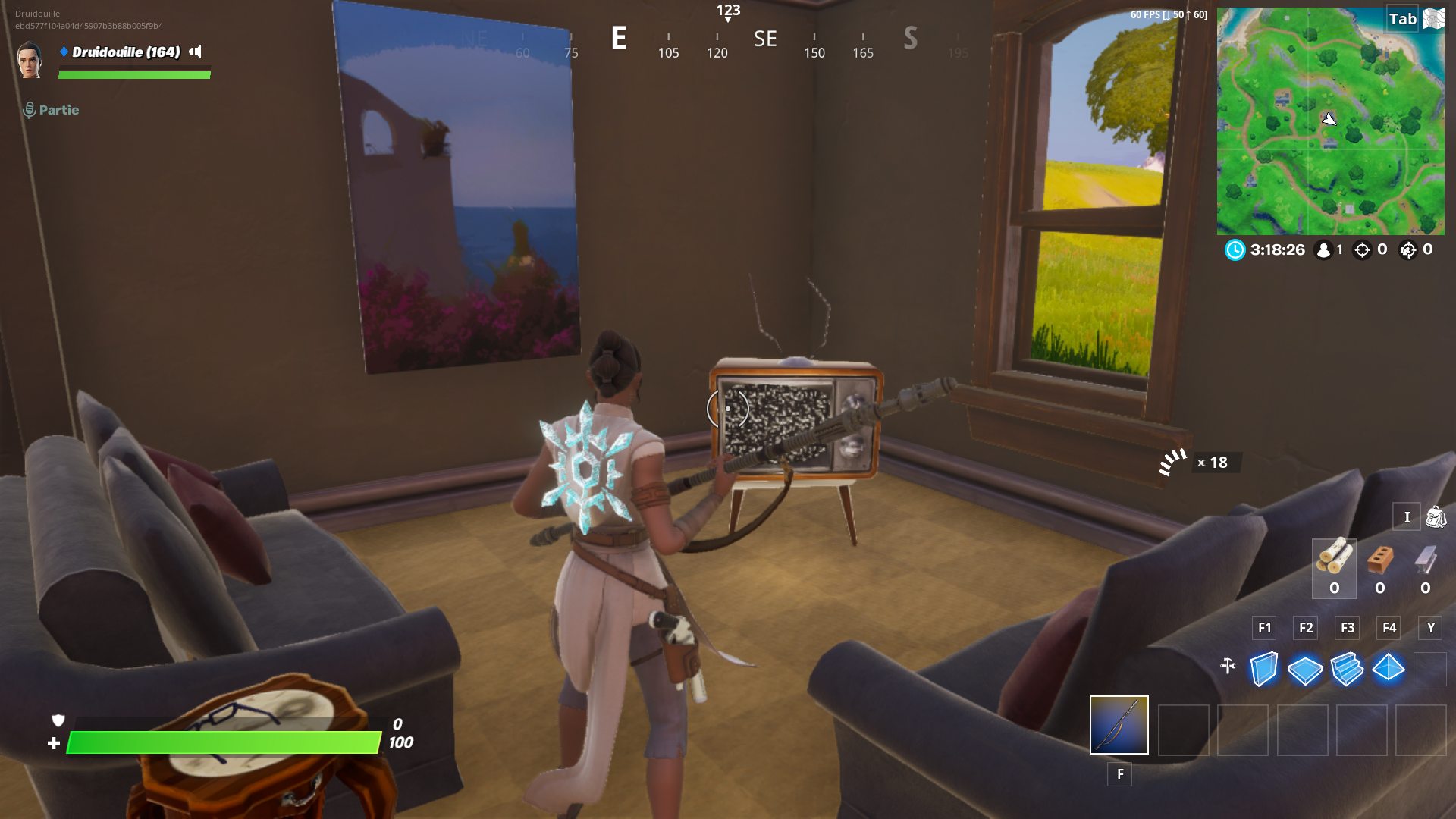Image resolution: width=1456 pixels, height=819 pixels.
Task: Mute Druidouille's voice speaker icon
Action: tap(195, 53)
